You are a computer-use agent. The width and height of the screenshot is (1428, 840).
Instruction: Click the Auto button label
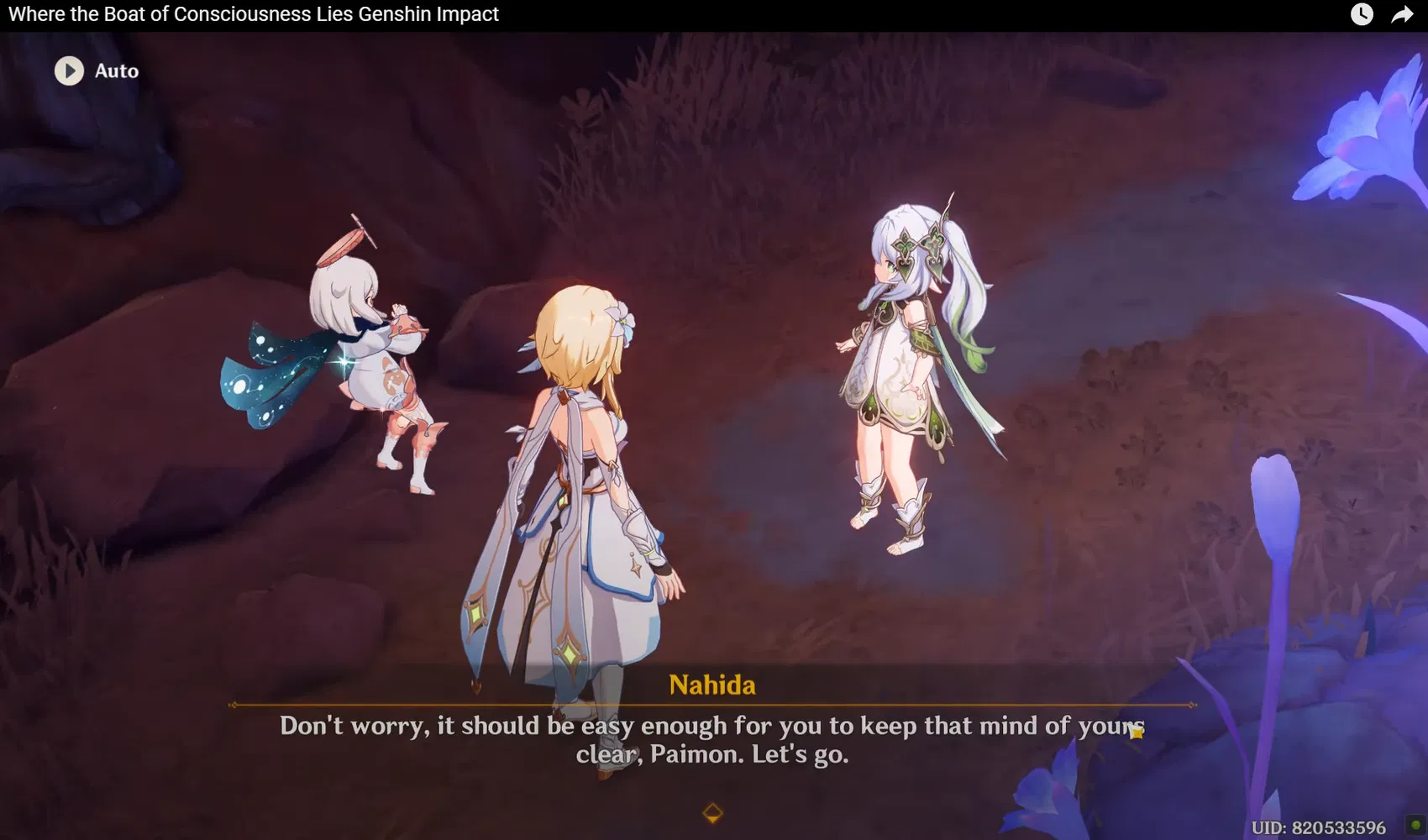(116, 71)
